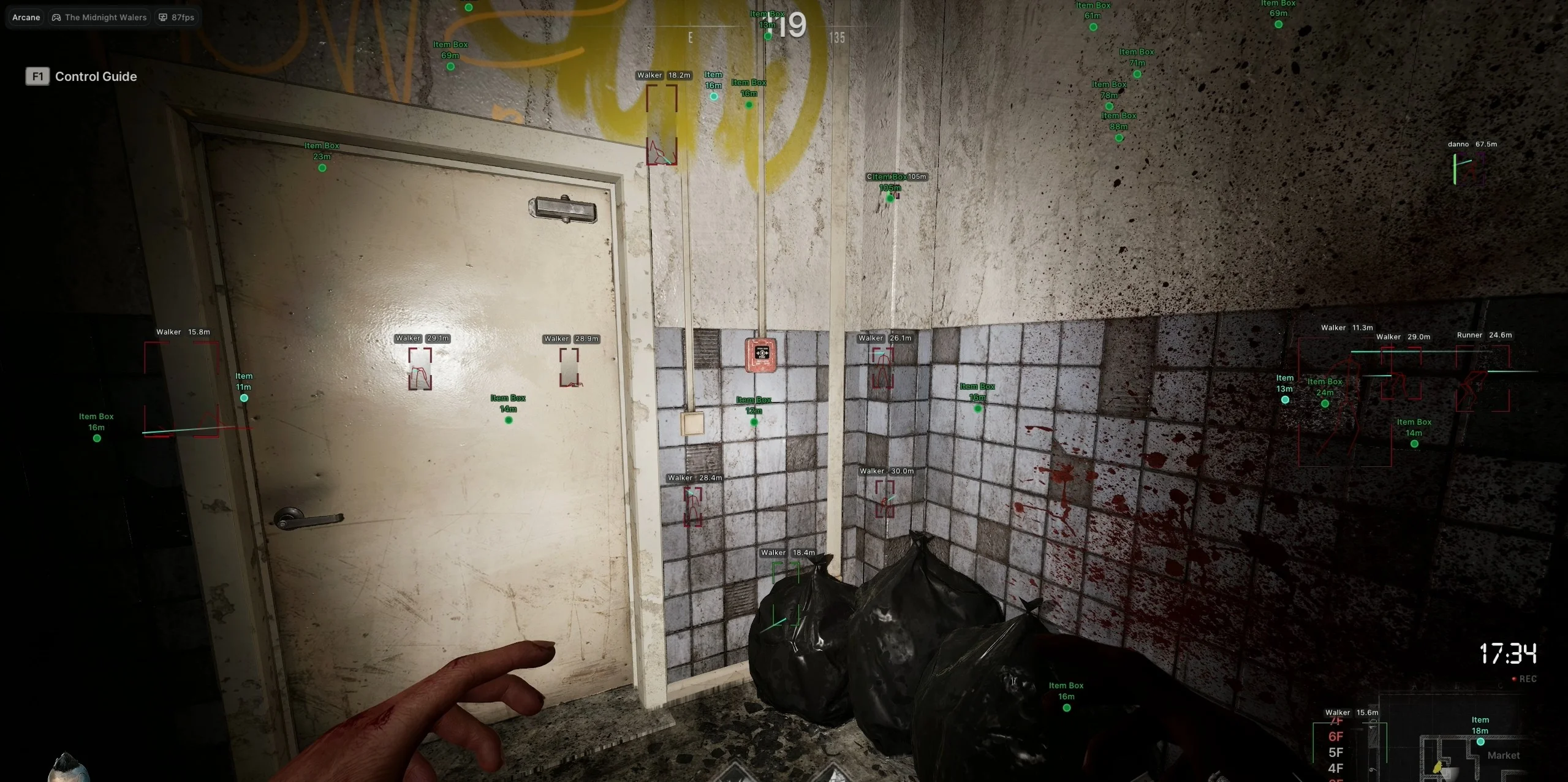
Task: Select the monitor icon next to 87fps
Action: [162, 17]
